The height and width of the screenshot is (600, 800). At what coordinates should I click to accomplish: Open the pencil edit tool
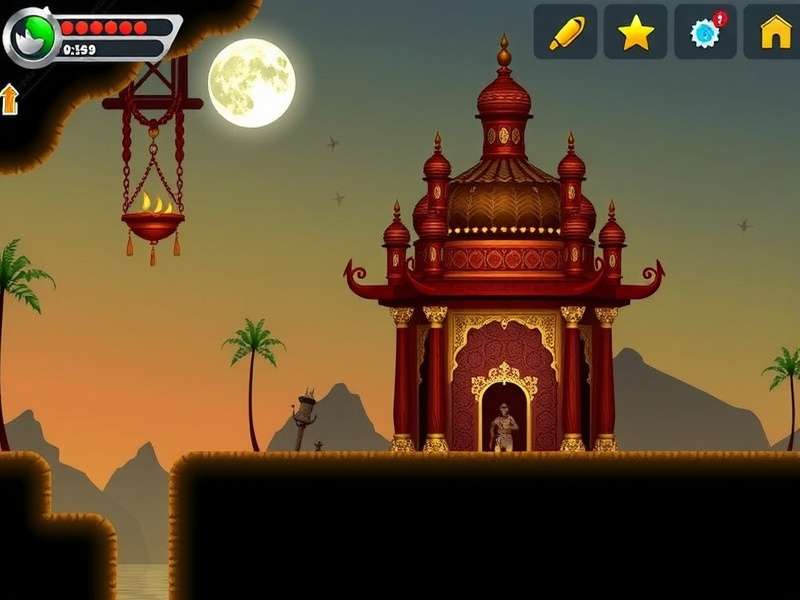coord(565,32)
